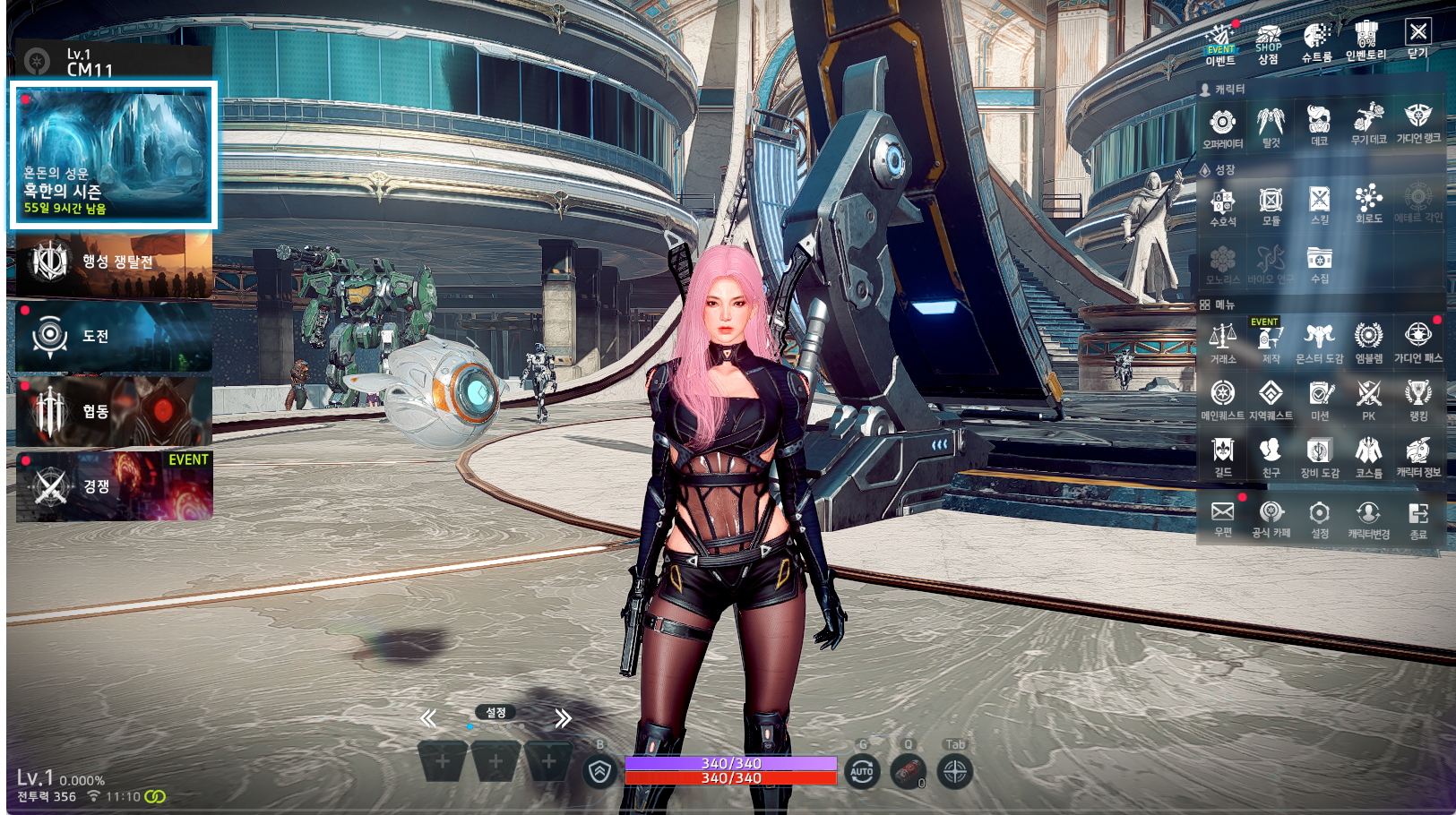Open the 길드 guild menu

pyautogui.click(x=1222, y=457)
